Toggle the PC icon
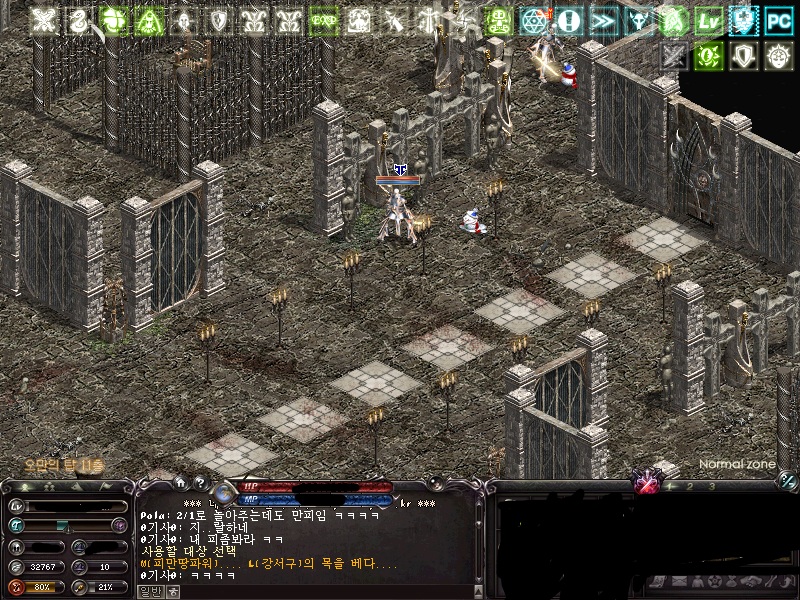Viewport: 800px width, 600px height. (x=779, y=21)
